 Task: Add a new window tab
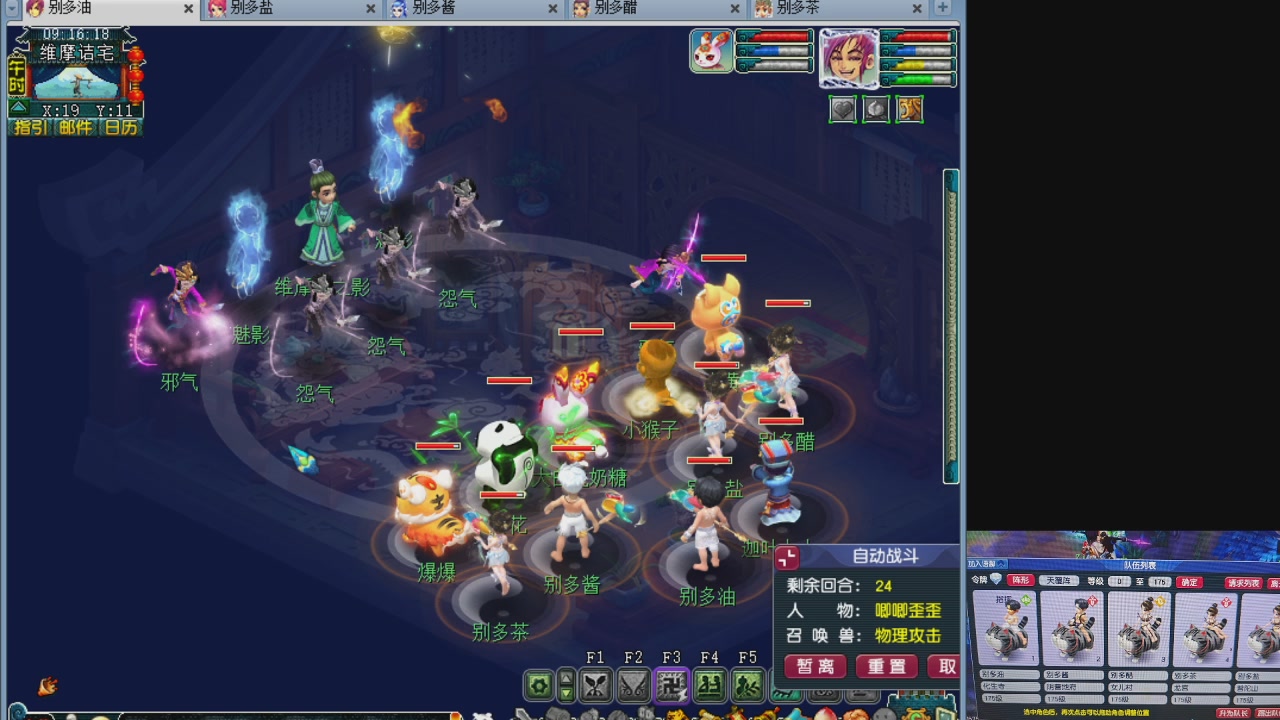click(x=942, y=8)
